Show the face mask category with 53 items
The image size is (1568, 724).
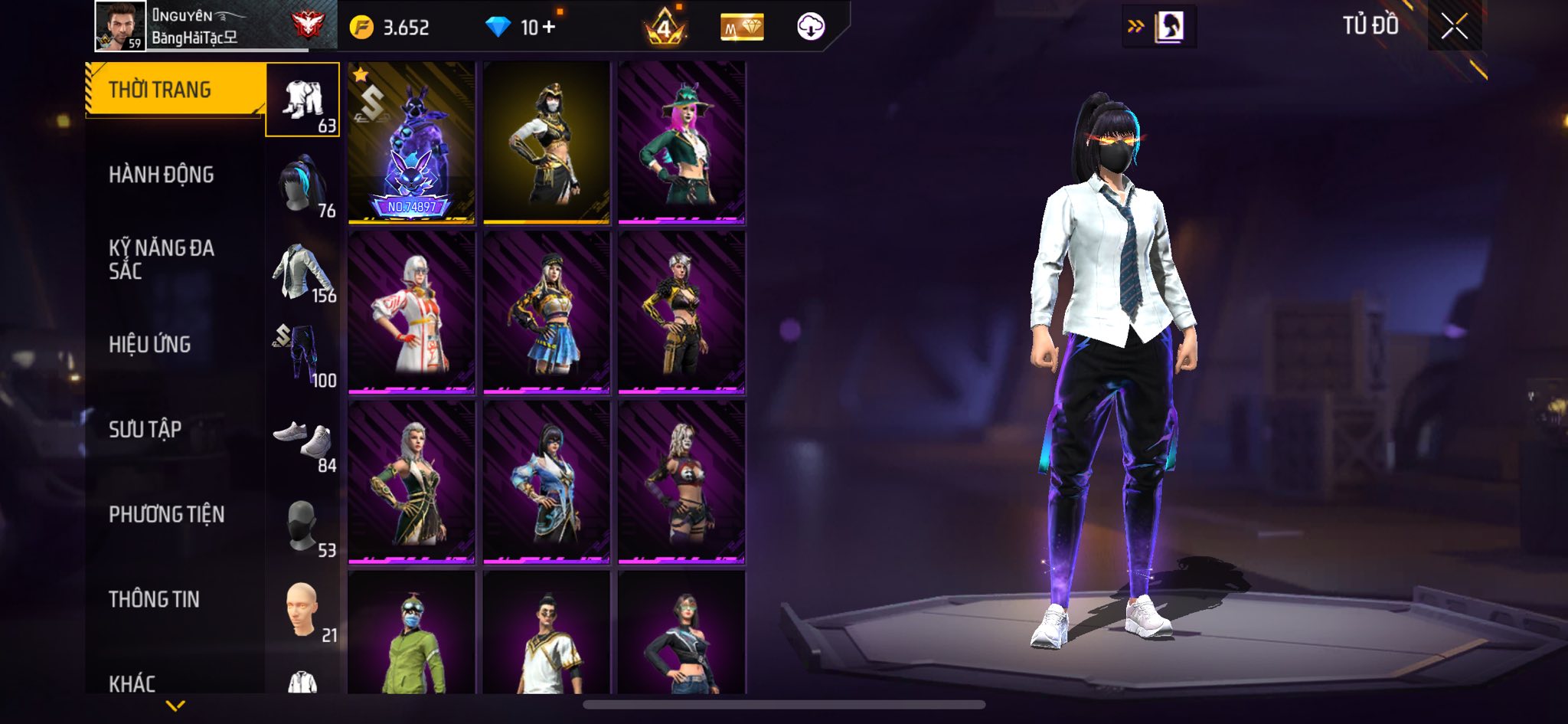pos(303,526)
